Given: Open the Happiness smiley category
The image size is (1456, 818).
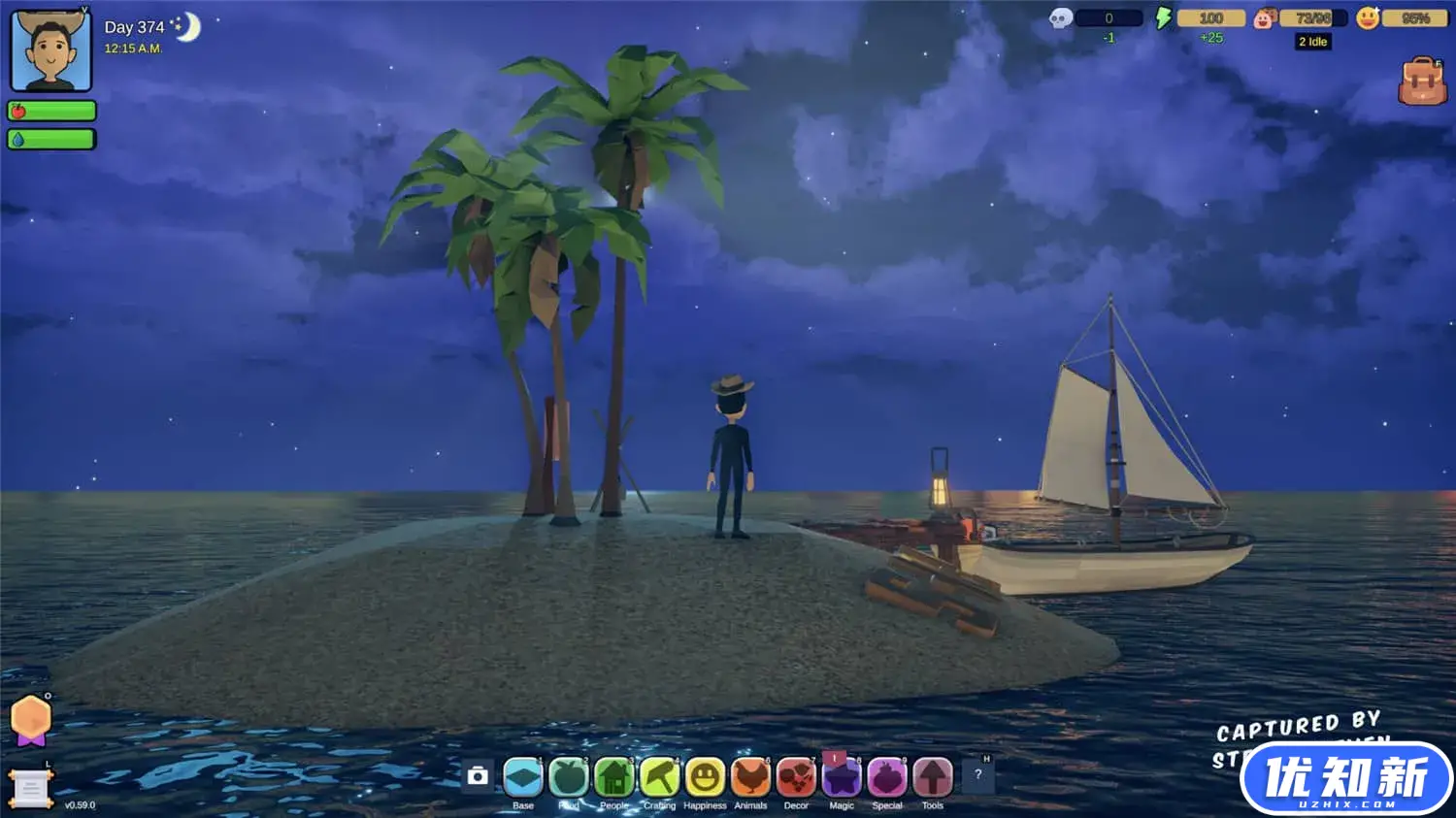Looking at the screenshot, I should coord(705,777).
